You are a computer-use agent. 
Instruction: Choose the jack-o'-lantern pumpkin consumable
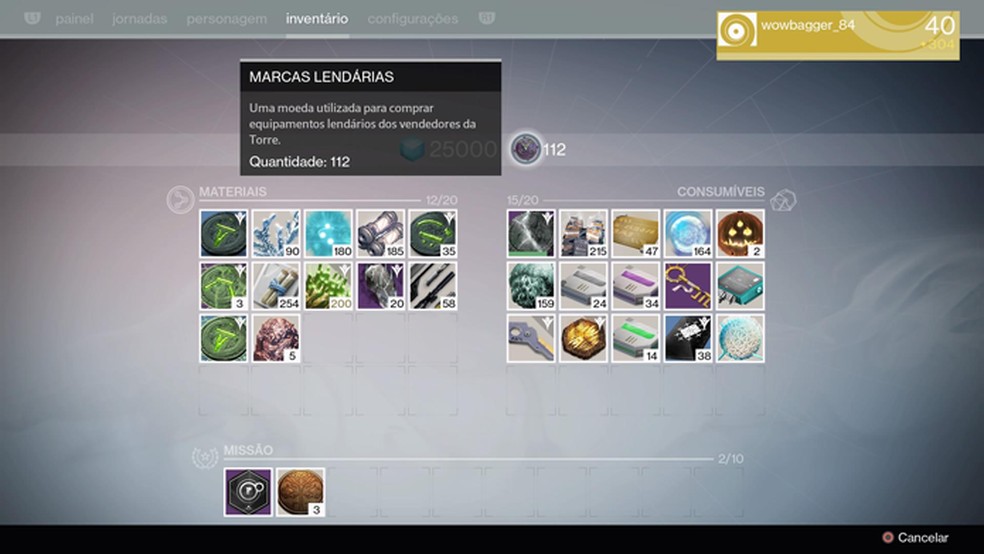coord(740,234)
